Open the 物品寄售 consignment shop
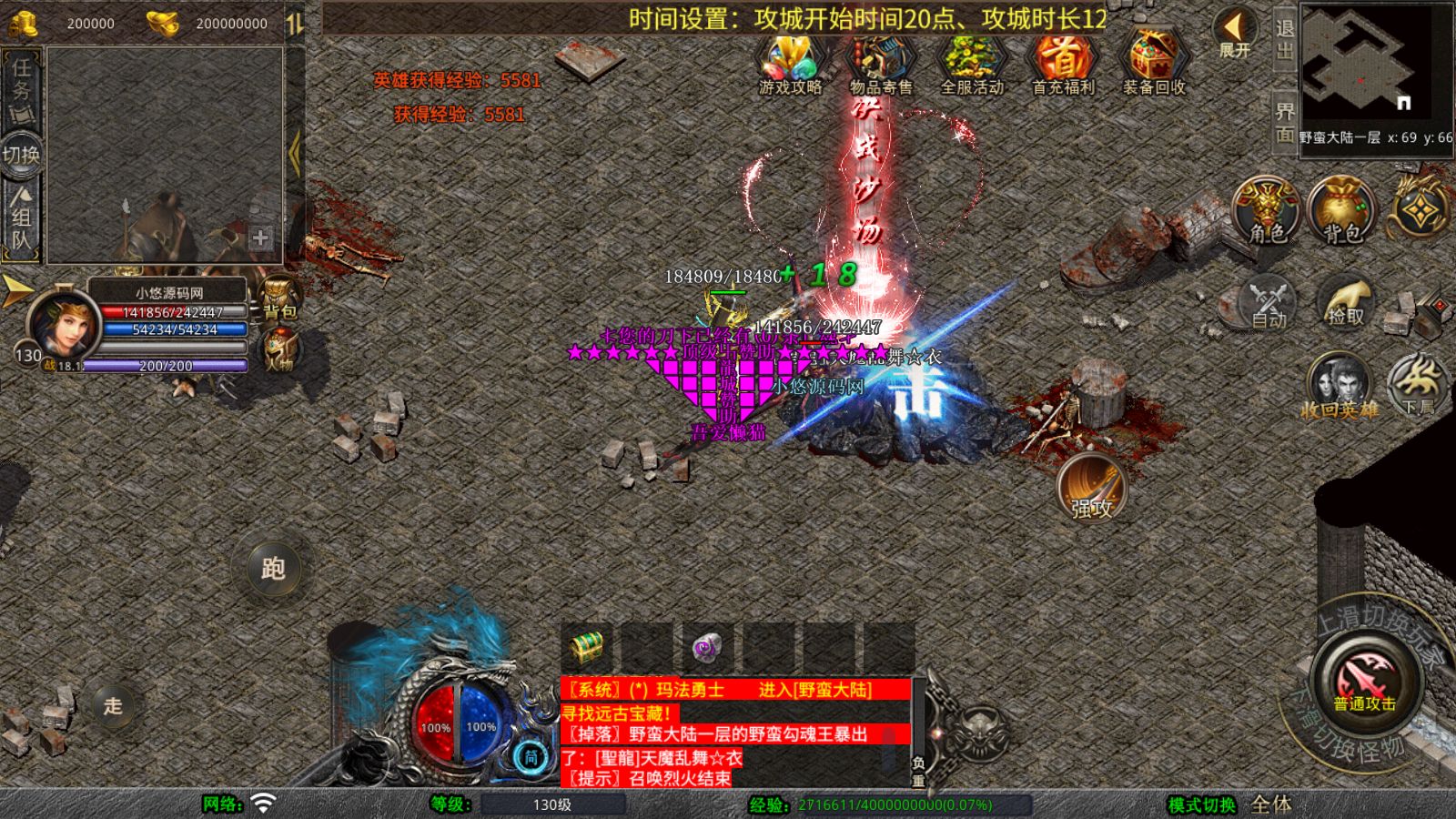 (880, 63)
